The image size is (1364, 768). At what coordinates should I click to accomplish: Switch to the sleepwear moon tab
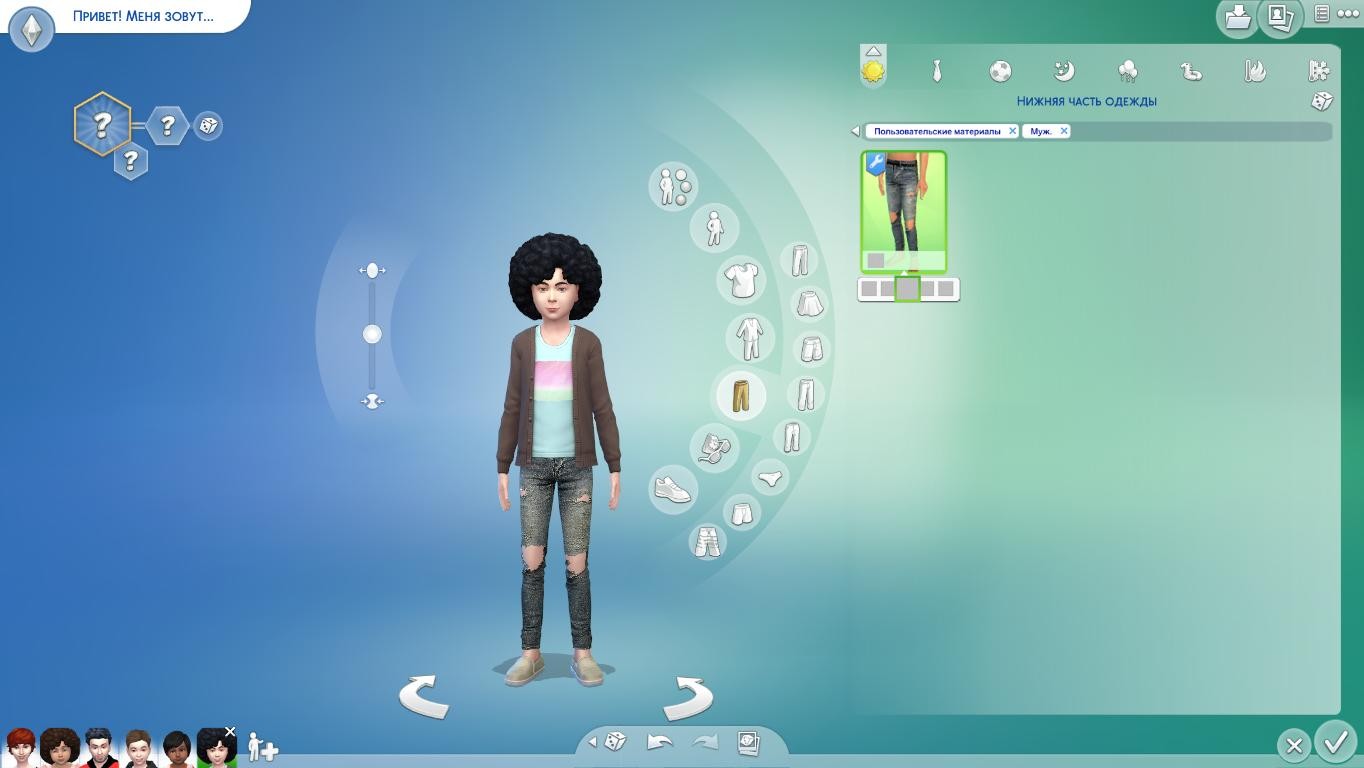(x=1064, y=71)
